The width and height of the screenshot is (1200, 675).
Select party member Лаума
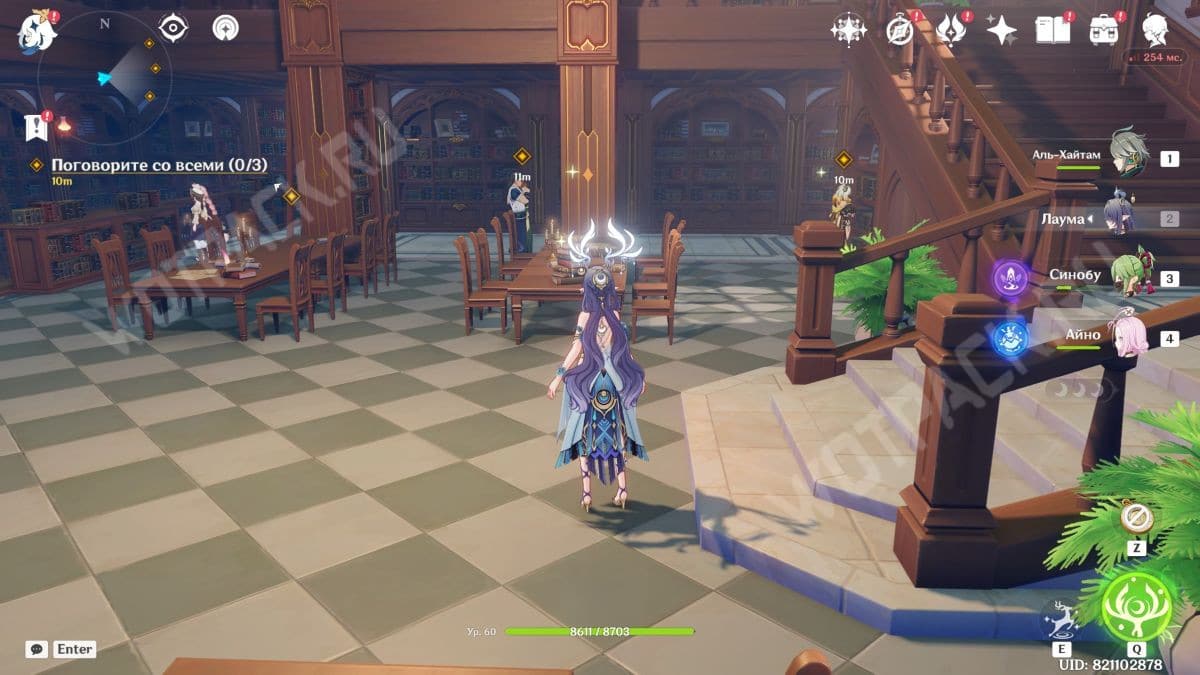click(x=1128, y=217)
